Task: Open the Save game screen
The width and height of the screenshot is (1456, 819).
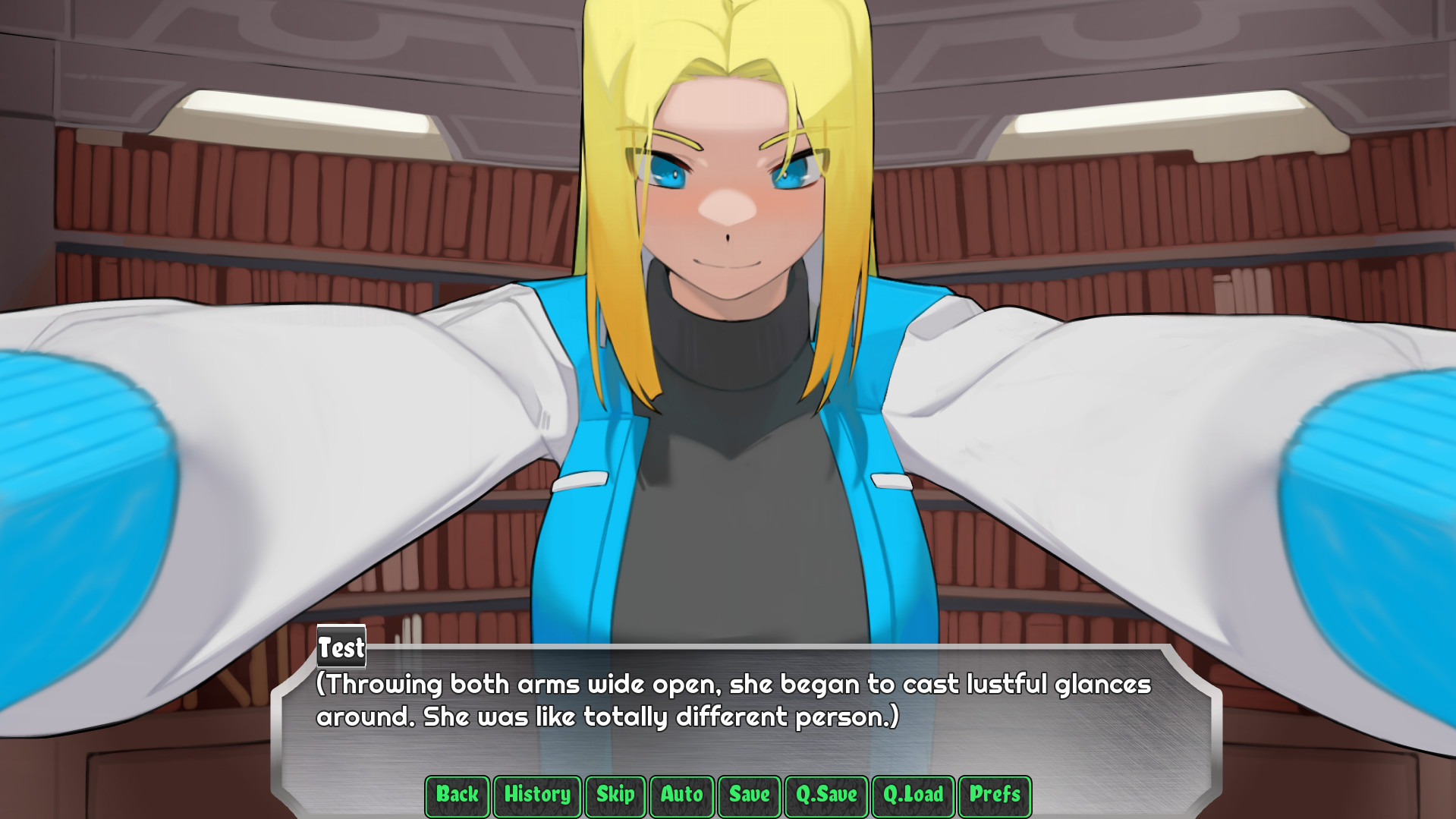Action: coord(748,796)
